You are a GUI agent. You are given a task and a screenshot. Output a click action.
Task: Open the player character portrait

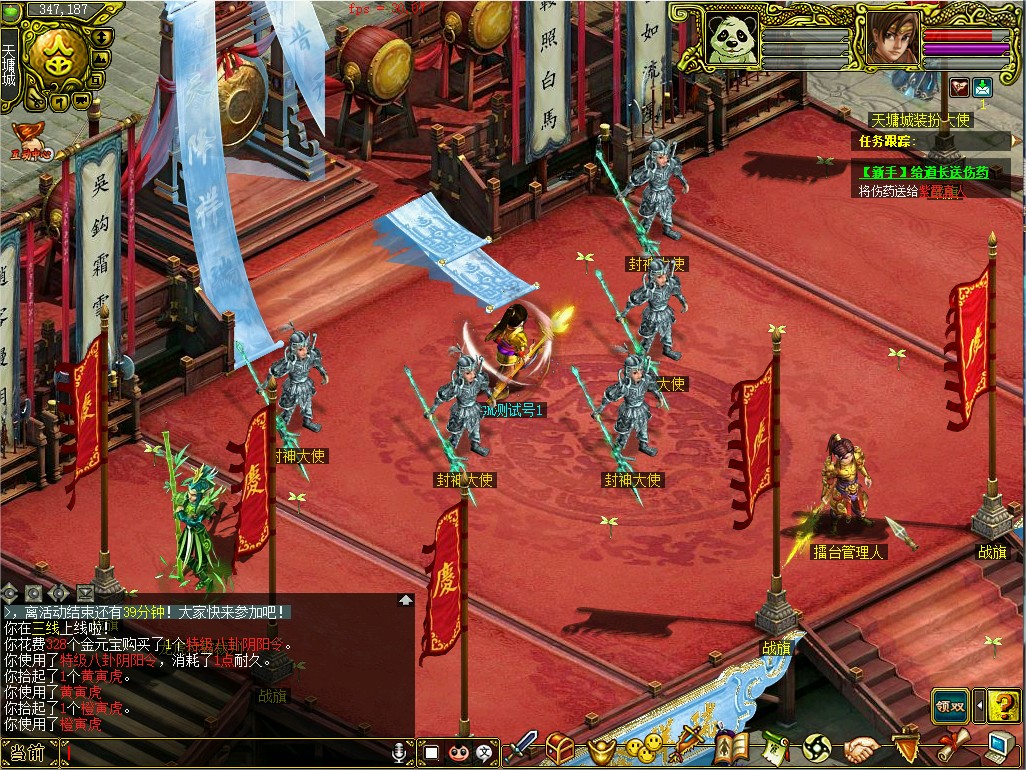coord(890,38)
